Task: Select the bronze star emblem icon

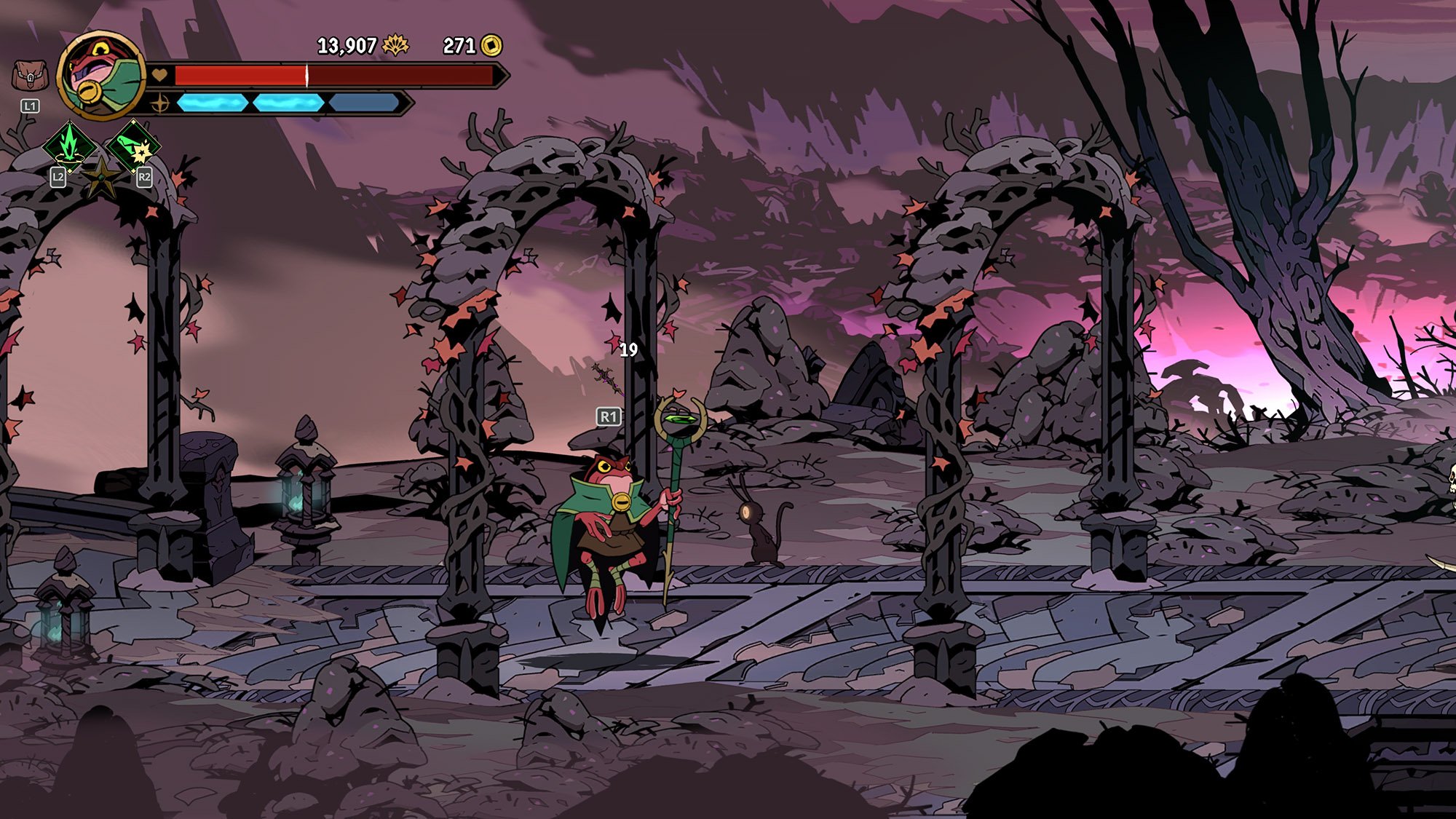Action: (x=101, y=177)
